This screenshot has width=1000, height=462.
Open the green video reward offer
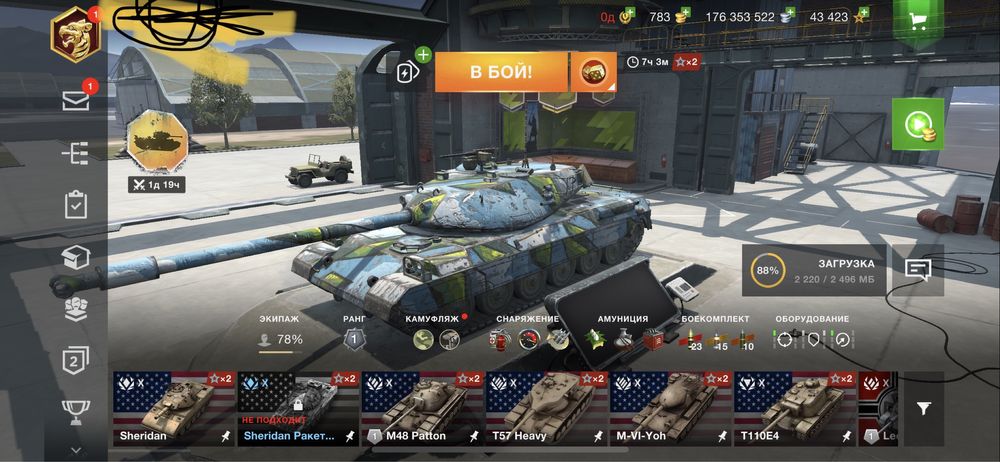917,124
